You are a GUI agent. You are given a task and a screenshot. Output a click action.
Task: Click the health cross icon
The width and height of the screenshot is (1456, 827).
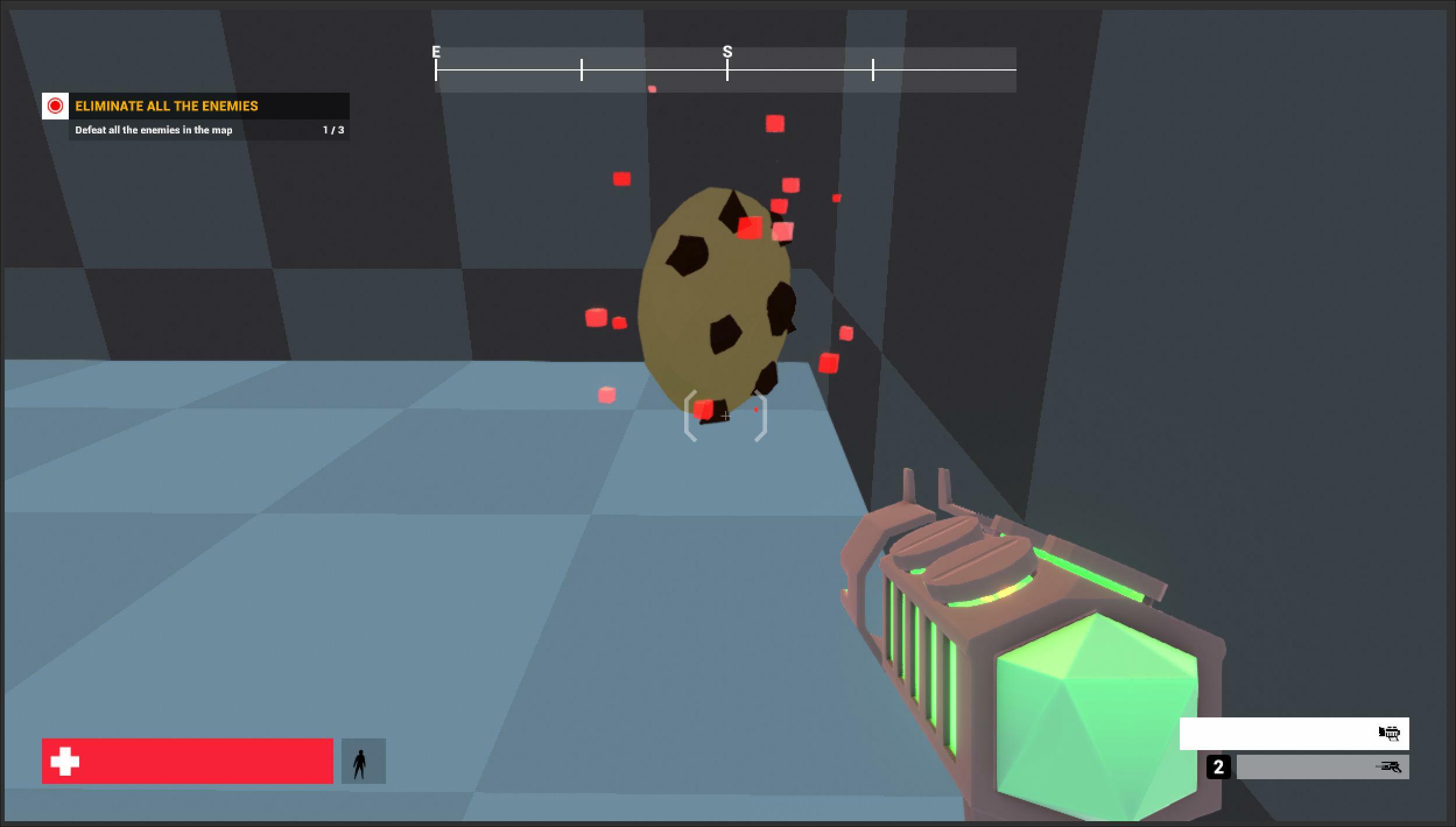pos(64,761)
